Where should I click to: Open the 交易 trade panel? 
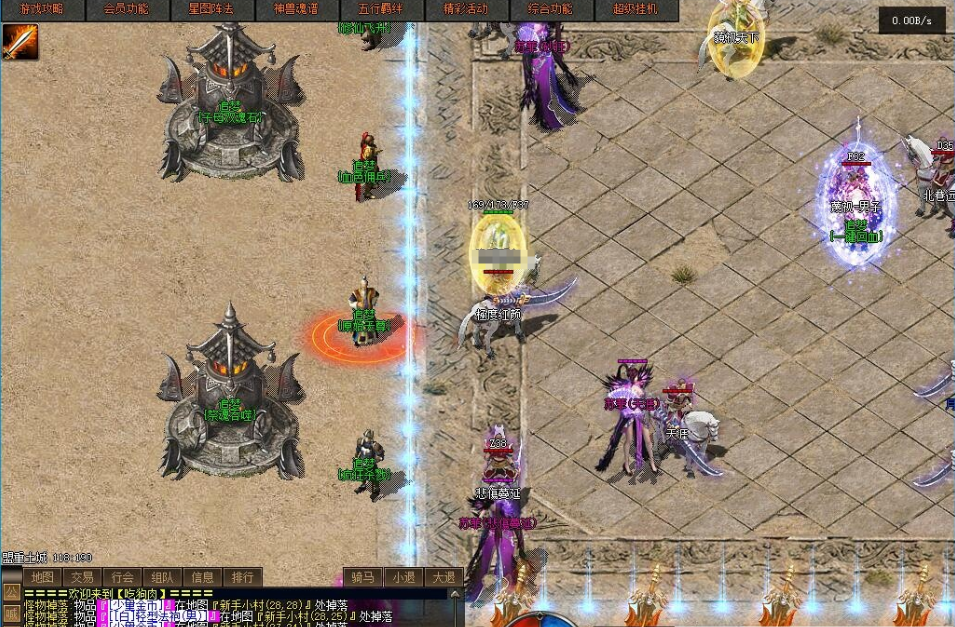(82, 577)
